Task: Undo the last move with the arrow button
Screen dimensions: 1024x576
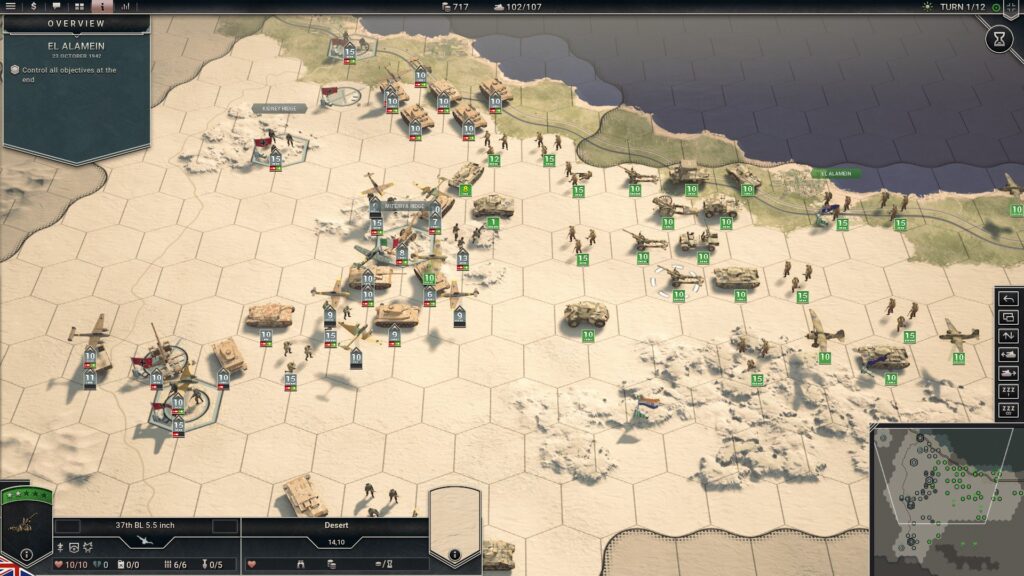Action: 1009,299
